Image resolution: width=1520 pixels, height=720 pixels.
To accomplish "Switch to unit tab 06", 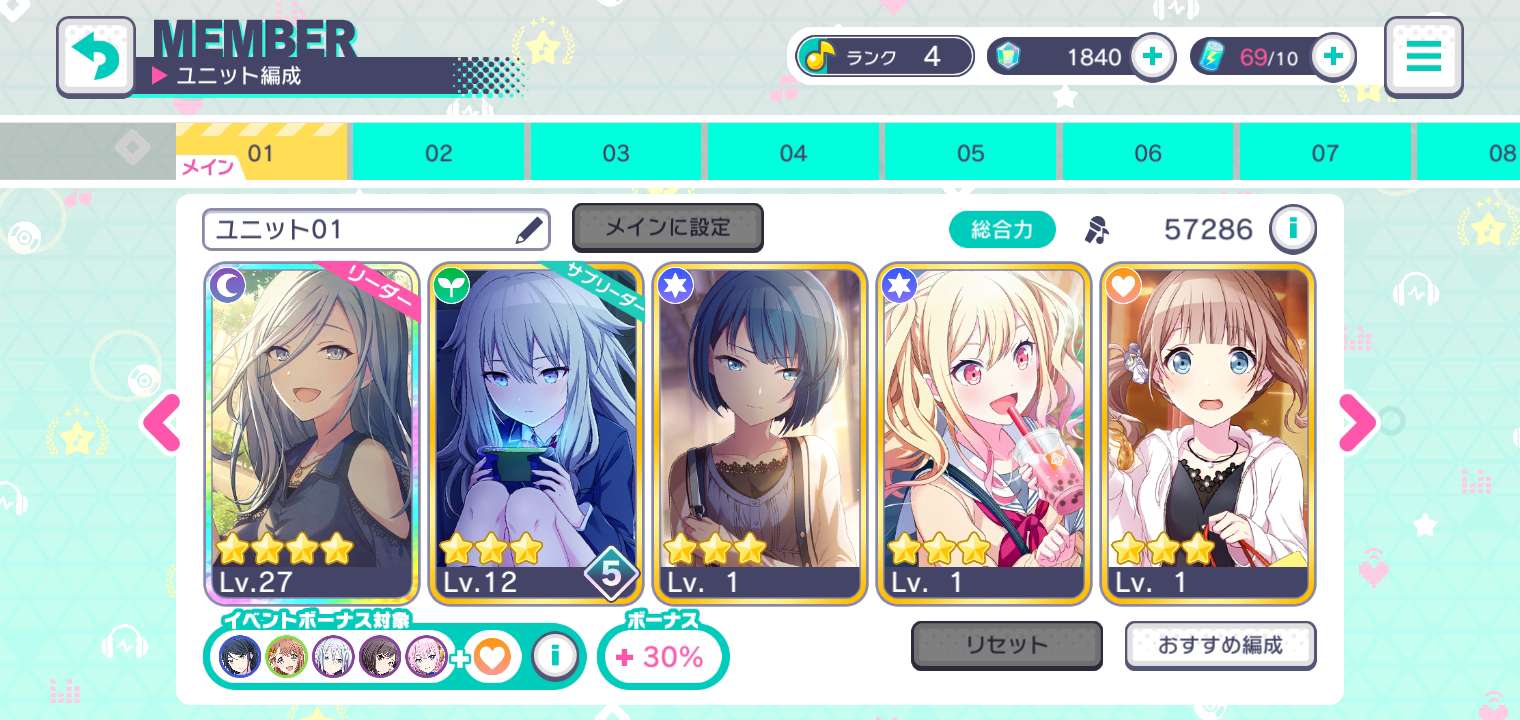I will click(1148, 153).
